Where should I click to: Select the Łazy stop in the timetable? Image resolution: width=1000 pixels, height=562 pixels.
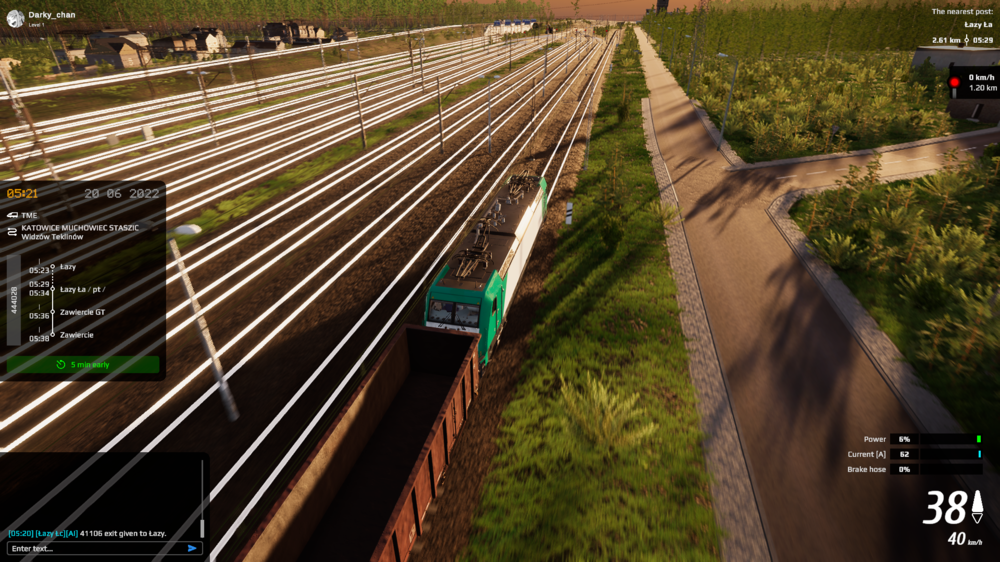coord(68,267)
